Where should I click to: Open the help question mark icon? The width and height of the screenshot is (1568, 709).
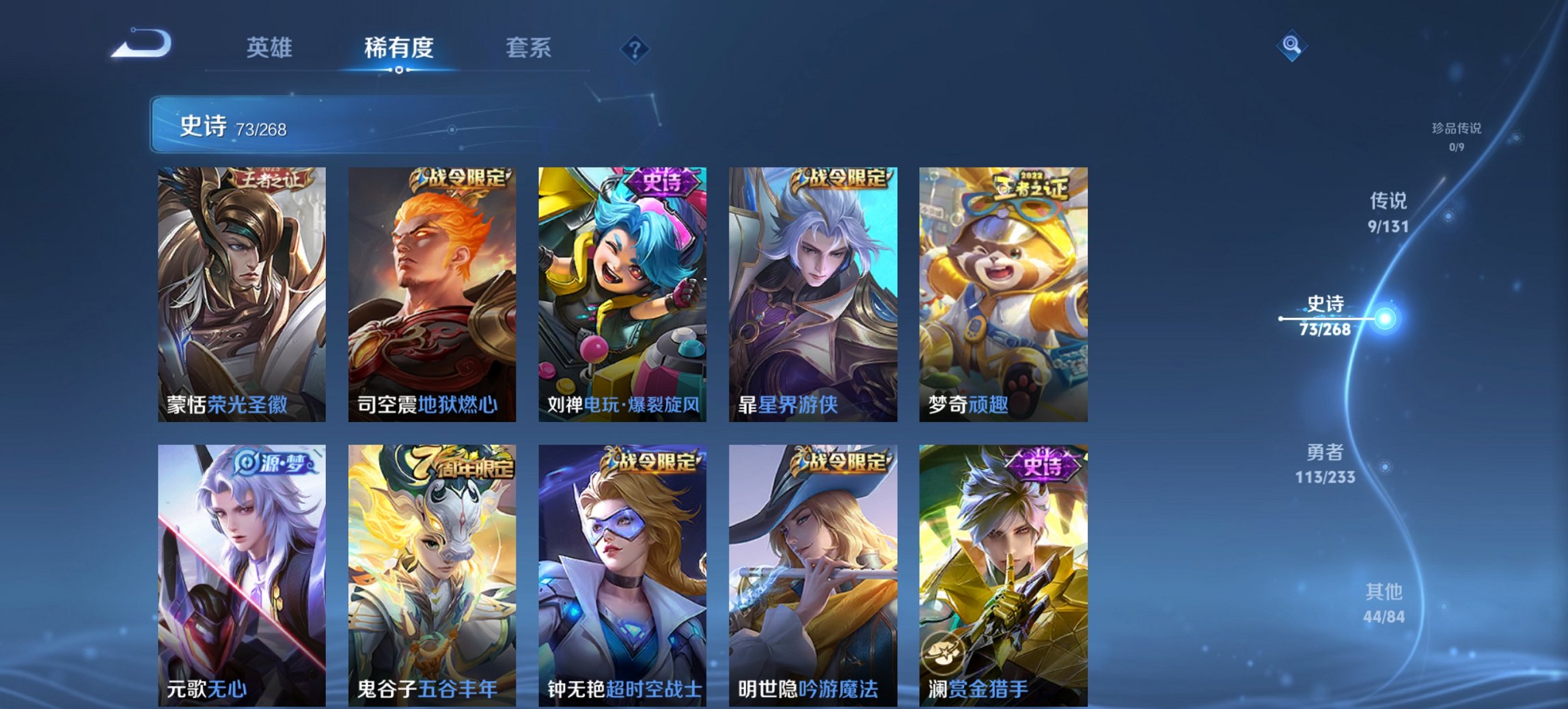click(635, 48)
